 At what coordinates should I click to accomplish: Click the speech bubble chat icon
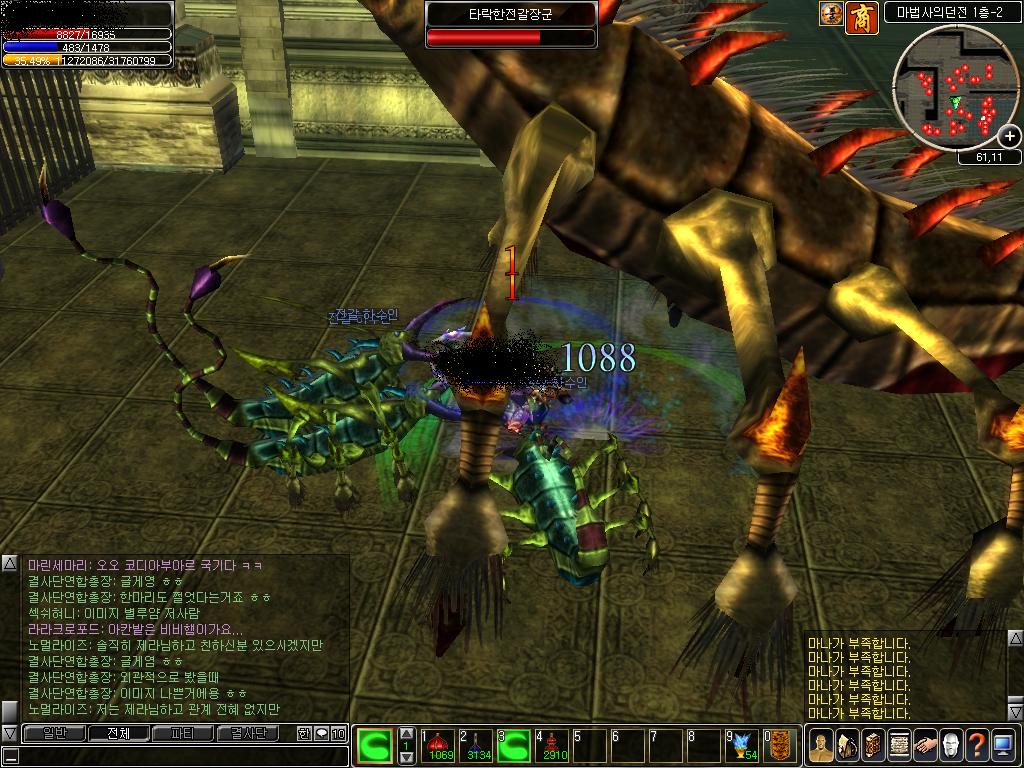pyautogui.click(x=321, y=734)
